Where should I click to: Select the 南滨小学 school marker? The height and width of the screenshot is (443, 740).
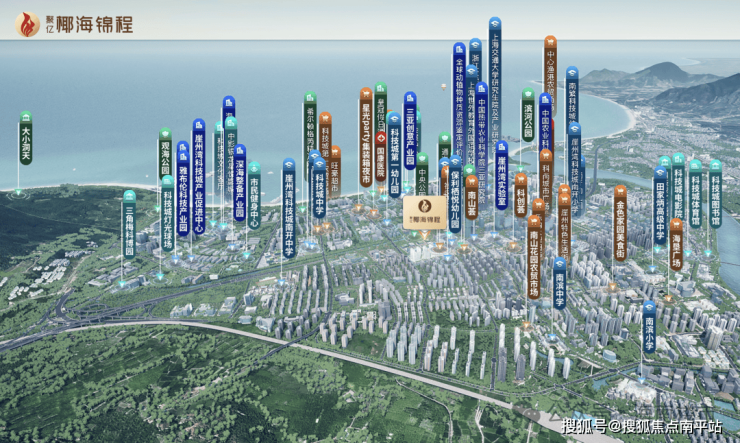649,326
